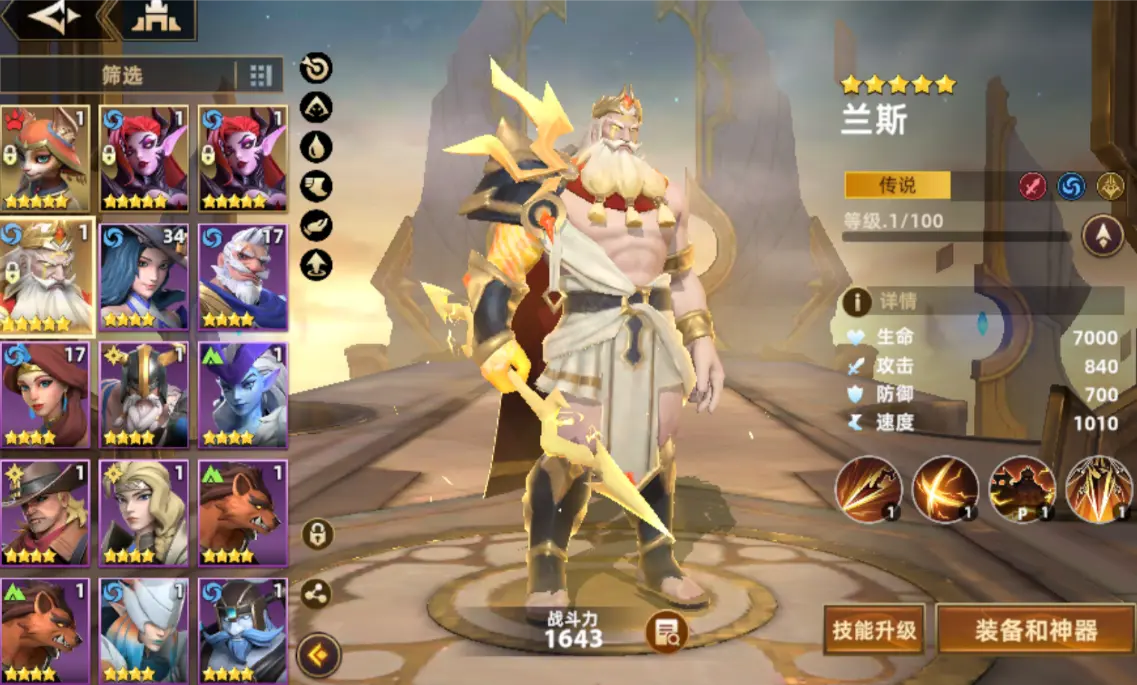Go back using the top-left arrow
The height and width of the screenshot is (685, 1137).
(54, 18)
